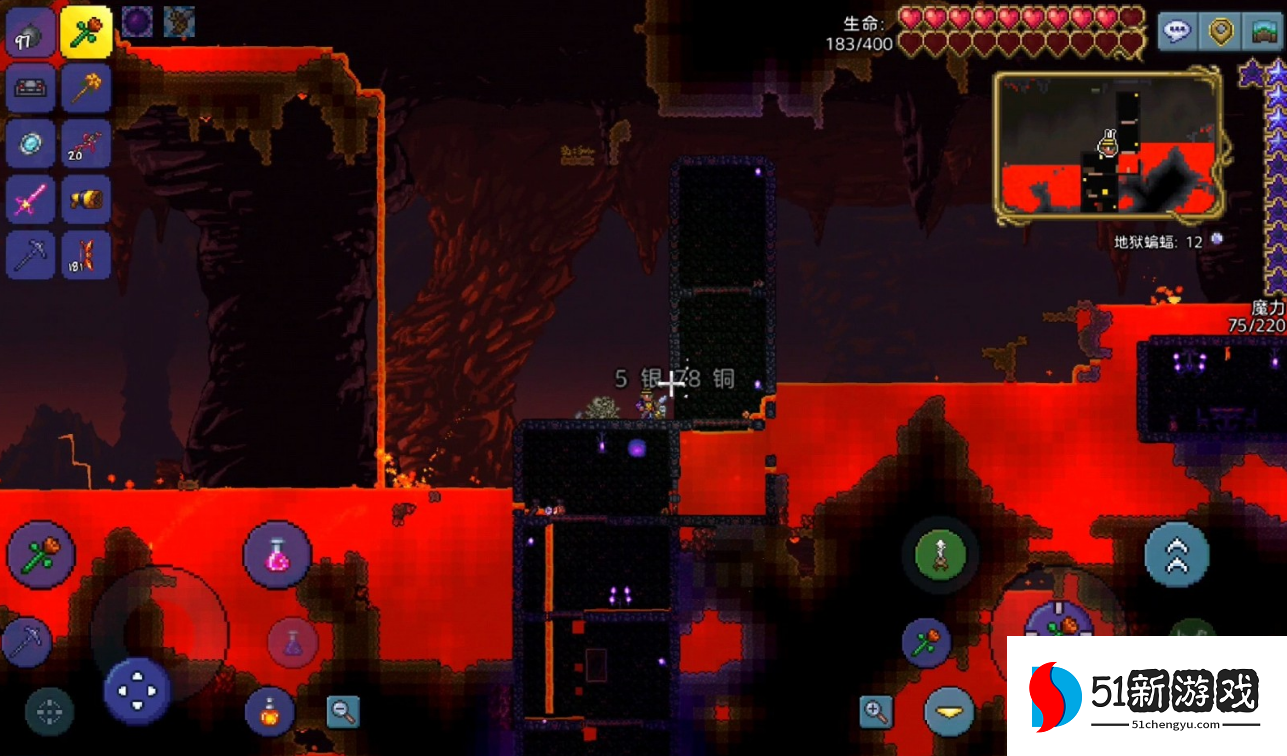Toggle the smart cursor crosshair button

click(x=49, y=711)
